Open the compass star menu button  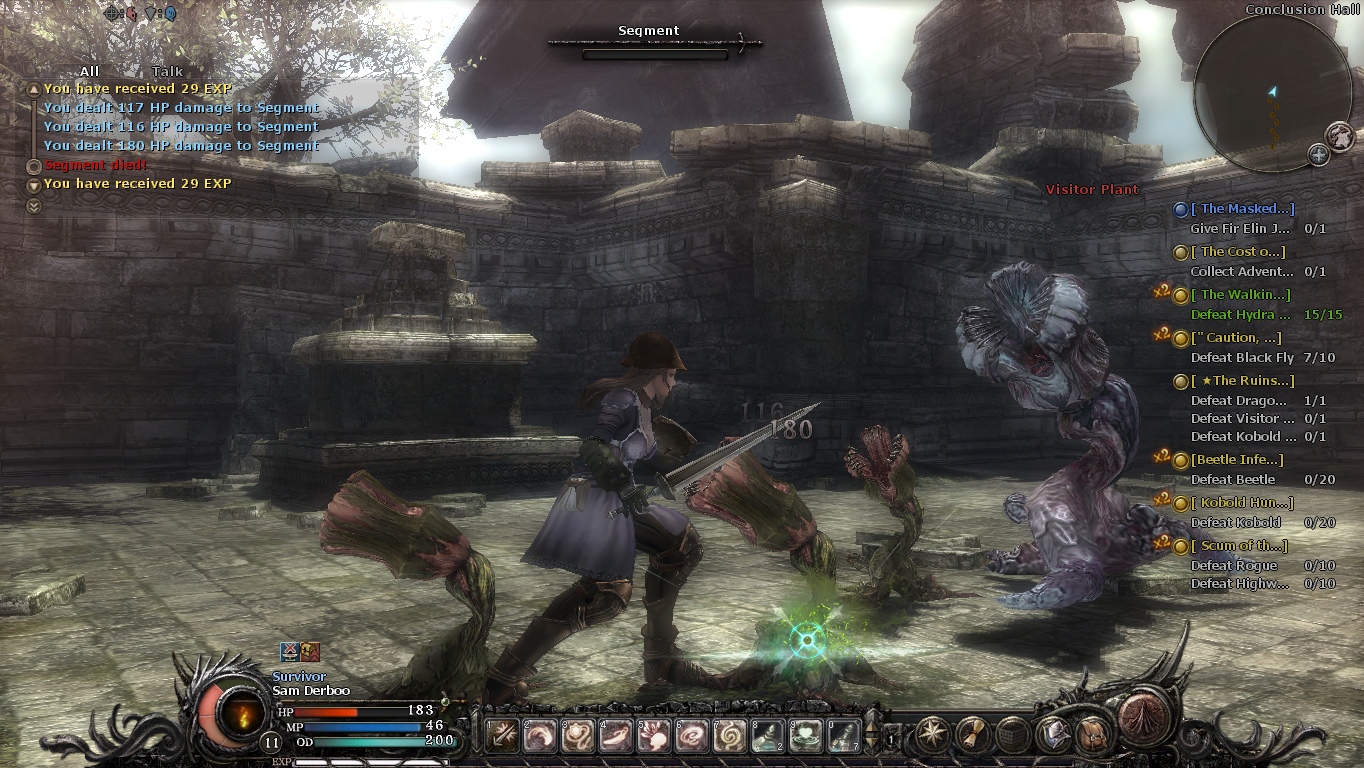point(933,735)
